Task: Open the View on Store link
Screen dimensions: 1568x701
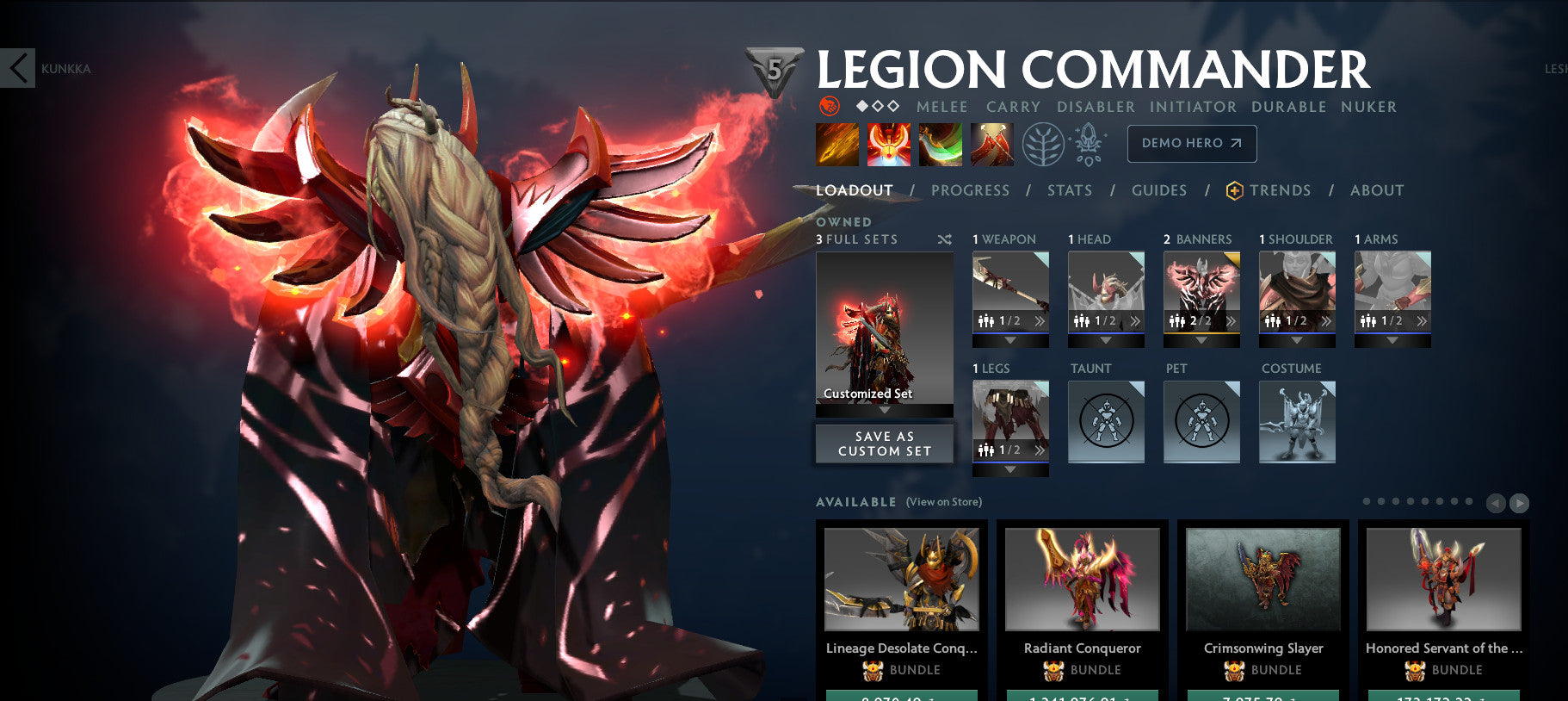Action: click(943, 501)
